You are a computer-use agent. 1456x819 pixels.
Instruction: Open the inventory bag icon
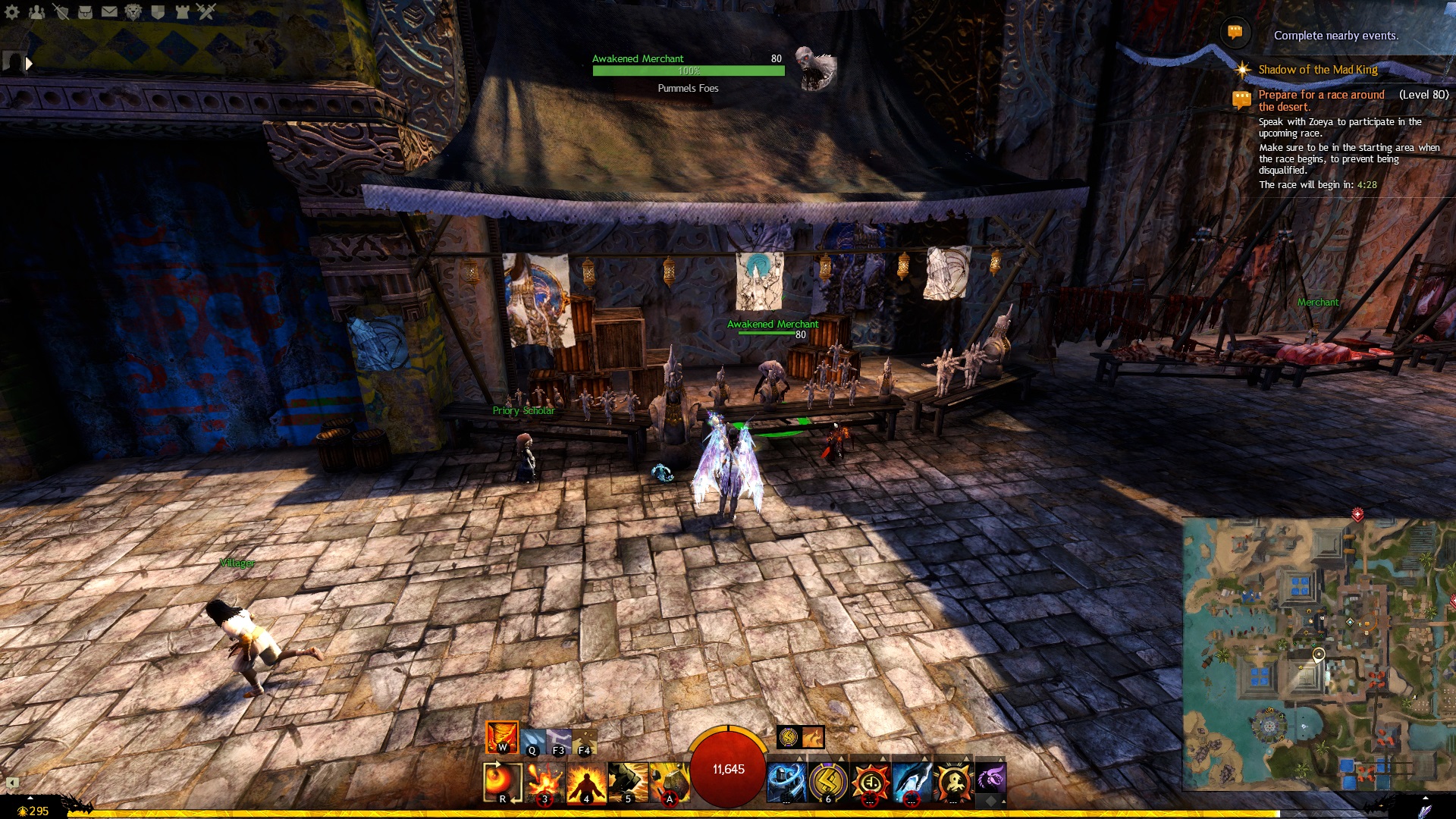click(x=85, y=12)
